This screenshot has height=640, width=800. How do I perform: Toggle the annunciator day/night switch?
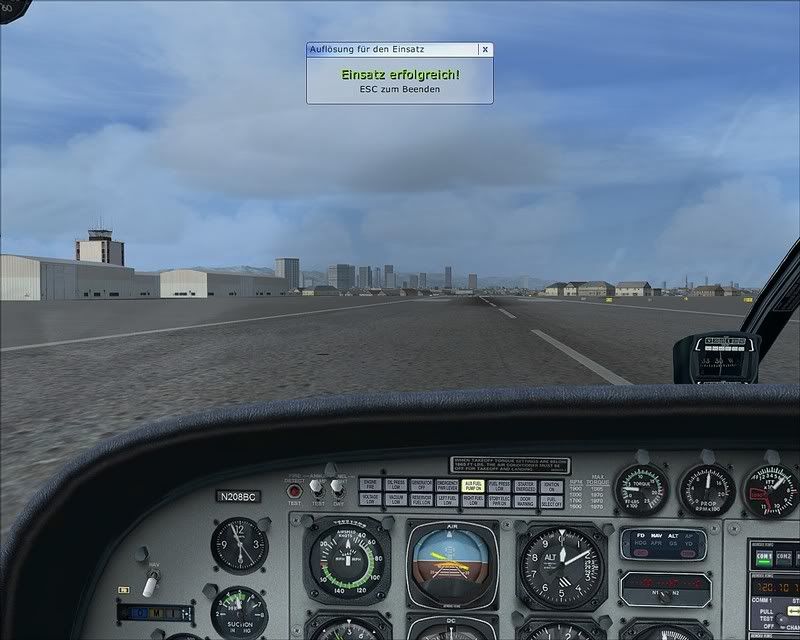pos(337,489)
